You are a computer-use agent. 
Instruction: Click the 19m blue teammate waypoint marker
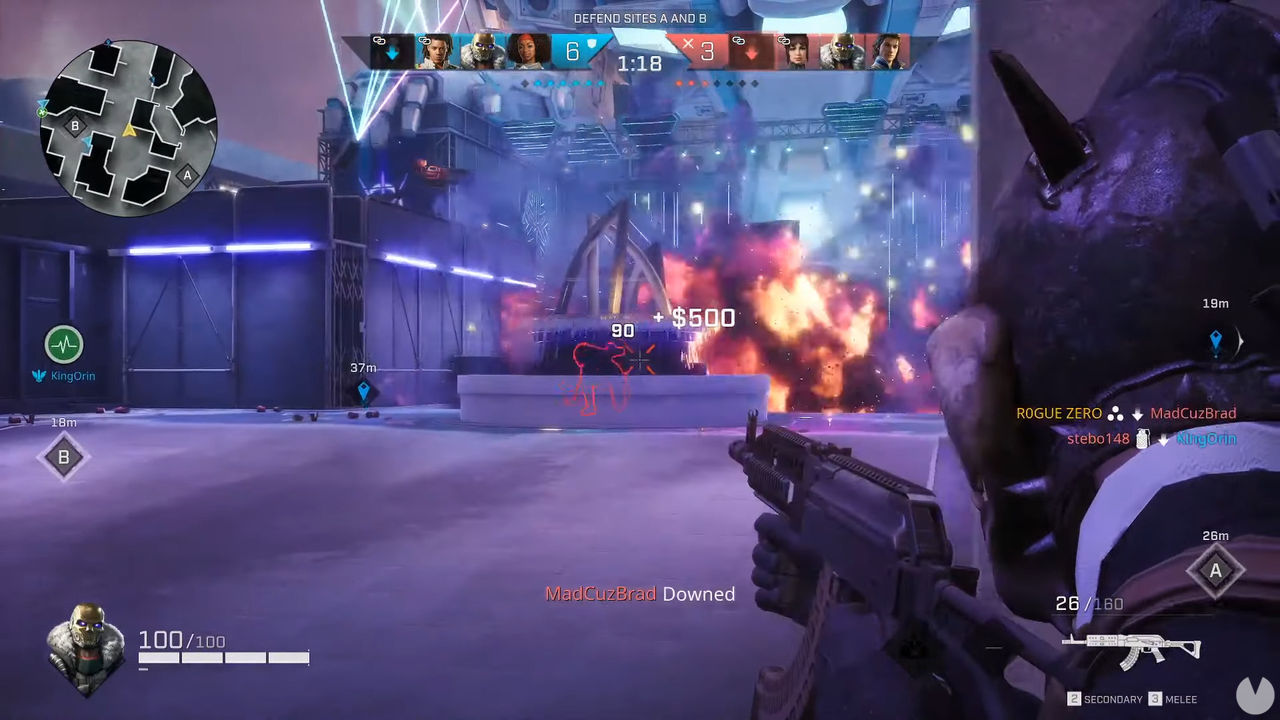[1216, 341]
